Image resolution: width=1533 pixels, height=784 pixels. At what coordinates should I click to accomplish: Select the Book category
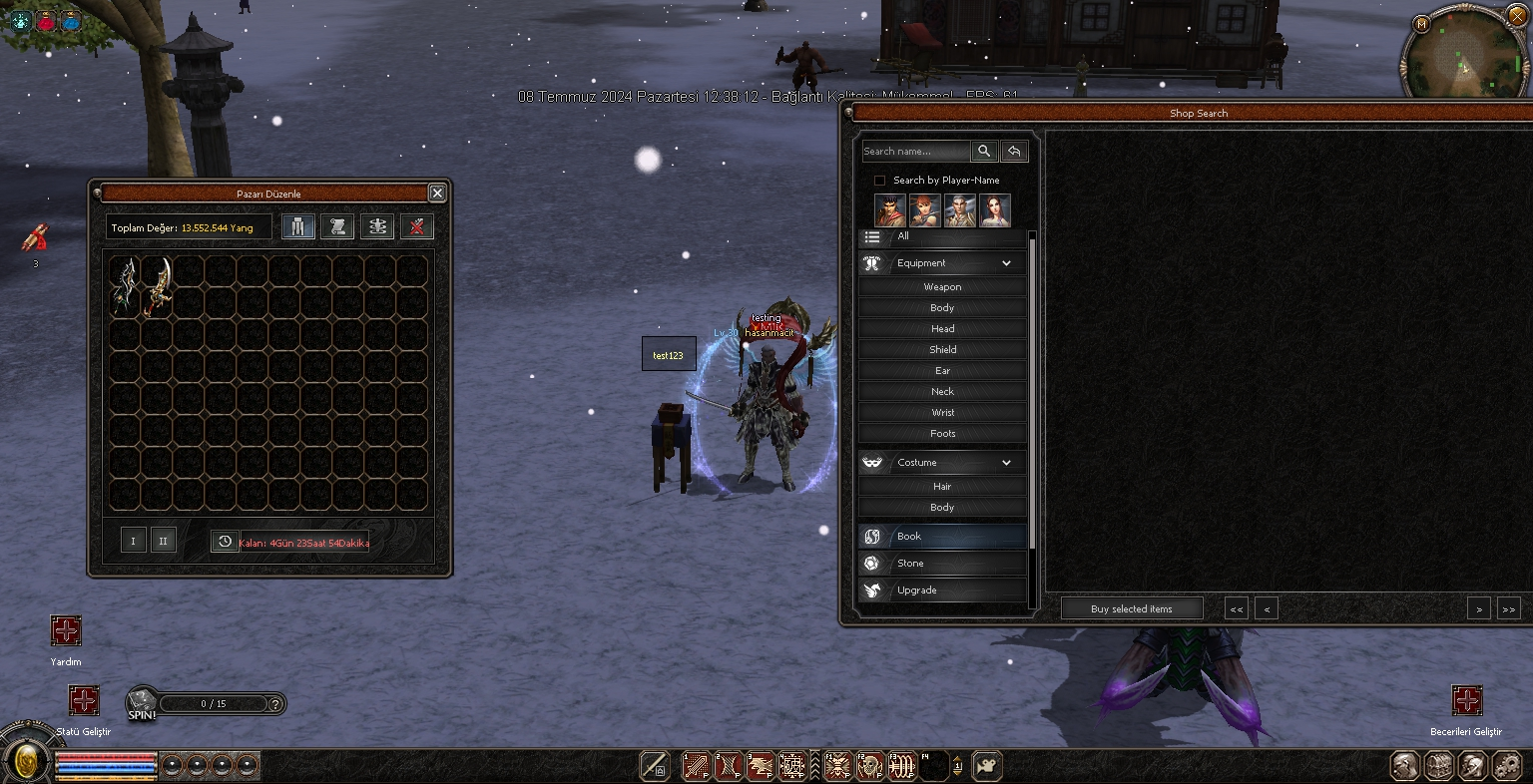pyautogui.click(x=942, y=537)
